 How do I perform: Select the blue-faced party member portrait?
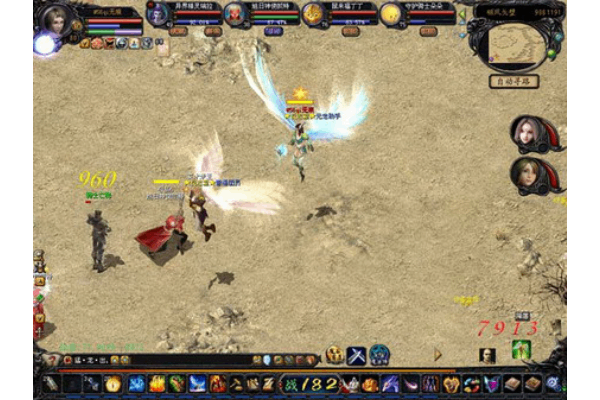coord(159,13)
